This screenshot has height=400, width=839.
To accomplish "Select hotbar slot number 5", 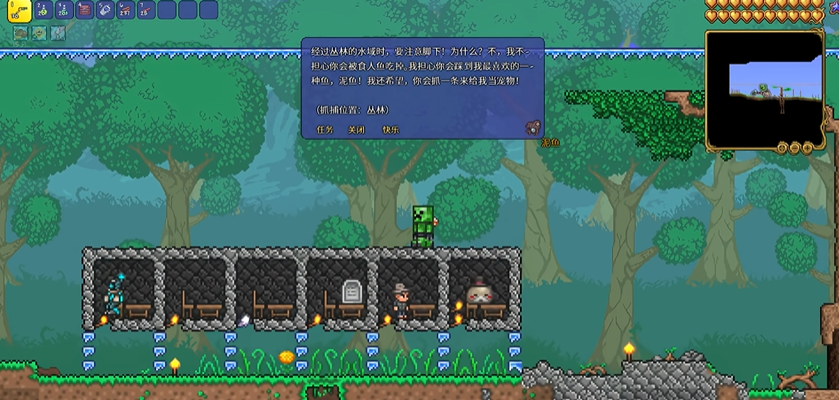I will point(108,10).
